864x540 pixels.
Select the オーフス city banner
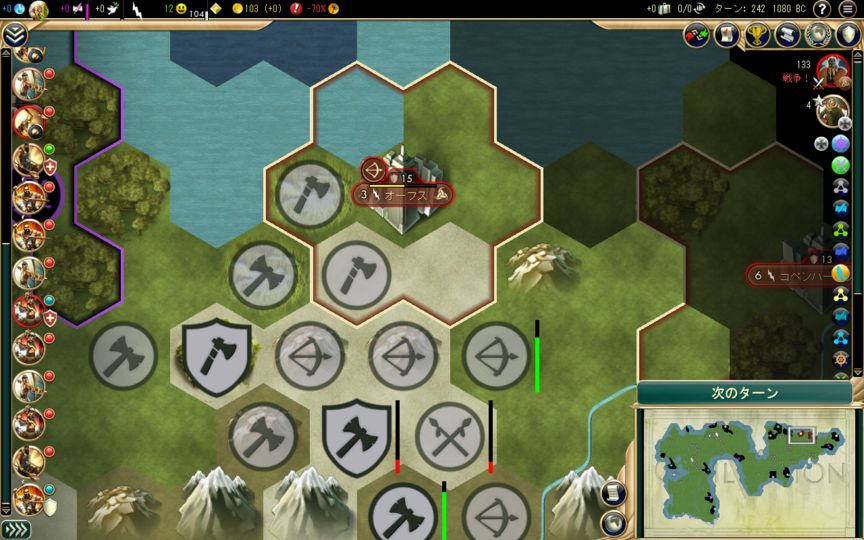(x=406, y=195)
